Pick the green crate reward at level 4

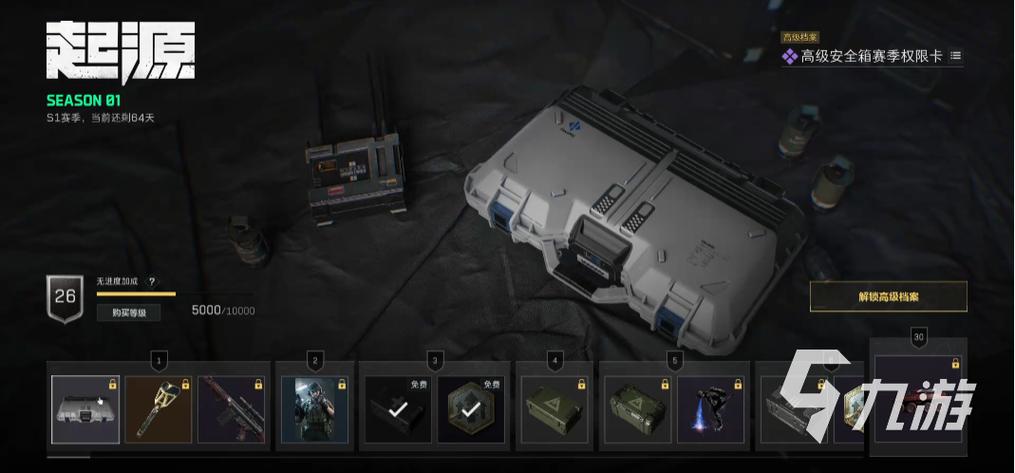pyautogui.click(x=557, y=409)
